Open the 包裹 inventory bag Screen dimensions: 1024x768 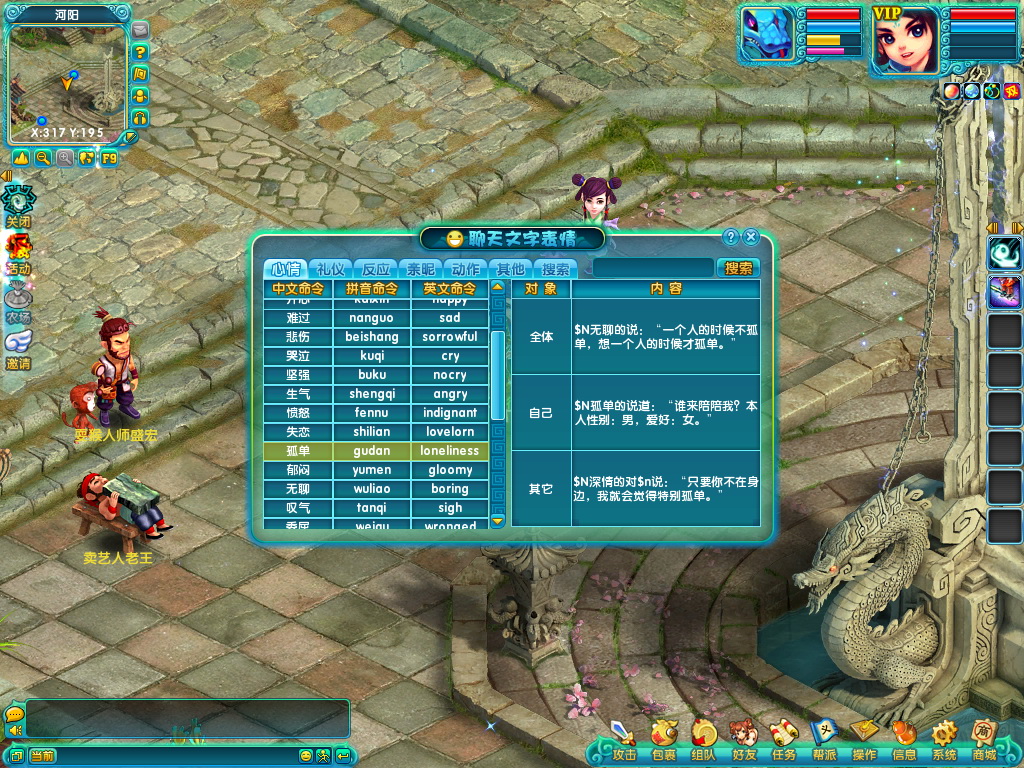click(x=663, y=741)
